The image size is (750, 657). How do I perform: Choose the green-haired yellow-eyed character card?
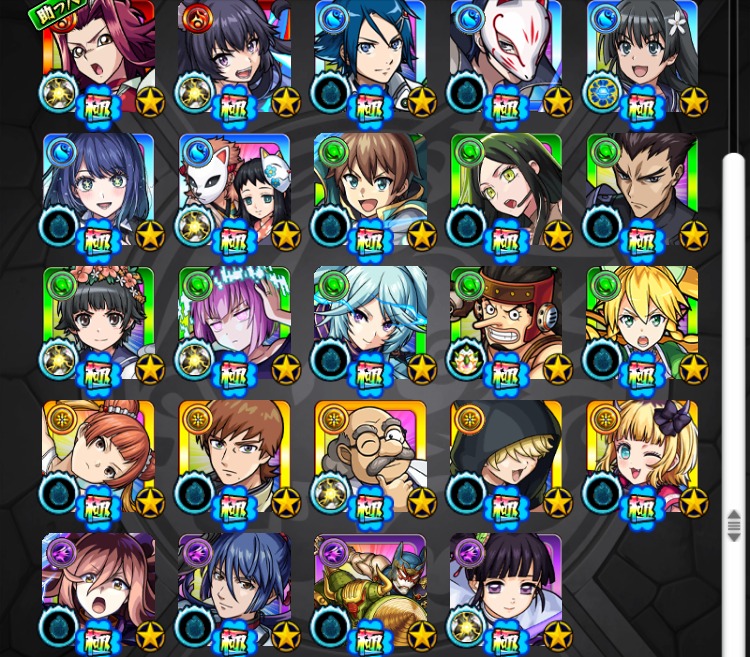(x=506, y=190)
